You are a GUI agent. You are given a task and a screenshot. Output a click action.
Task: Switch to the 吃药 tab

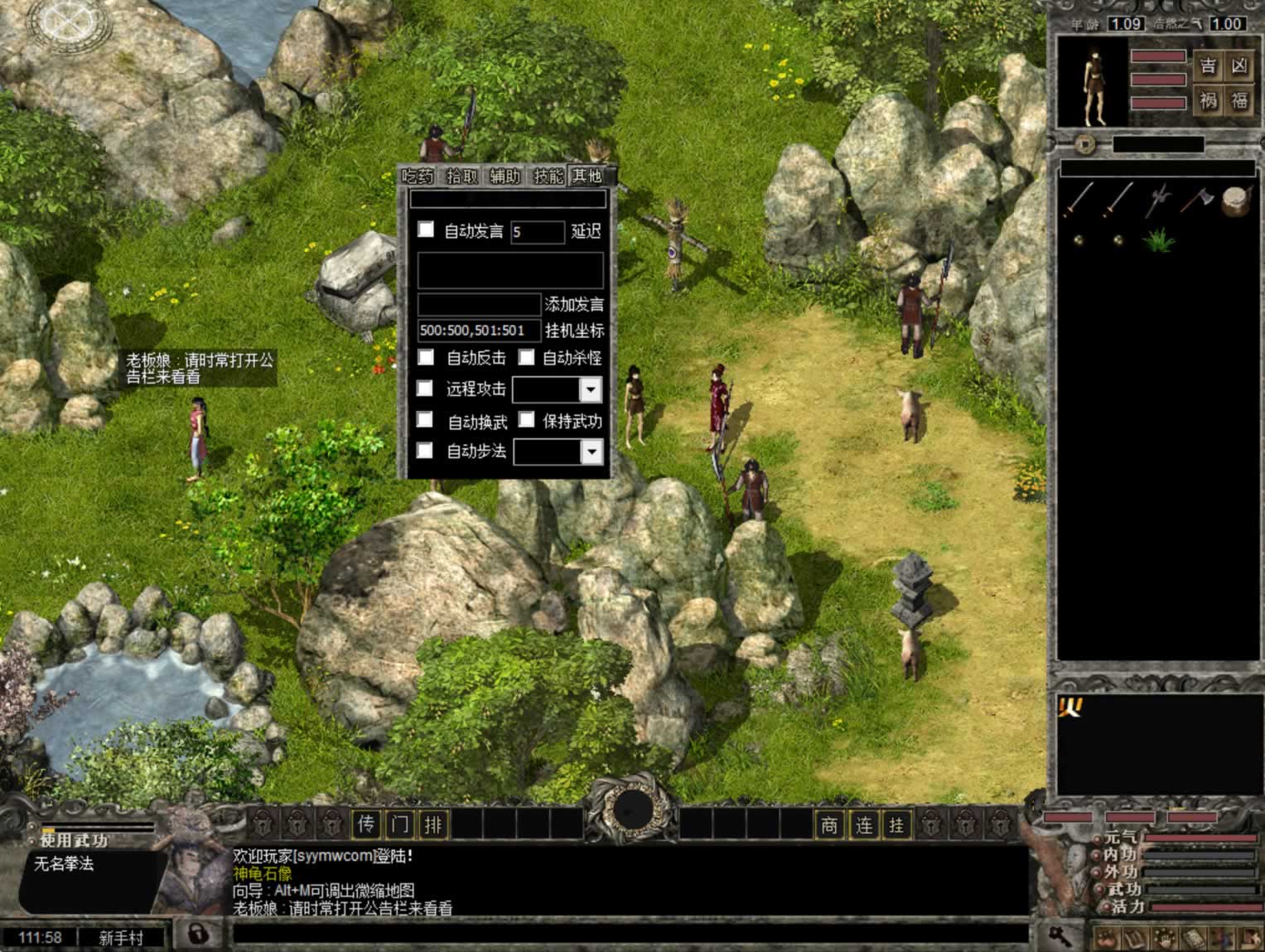pyautogui.click(x=418, y=176)
